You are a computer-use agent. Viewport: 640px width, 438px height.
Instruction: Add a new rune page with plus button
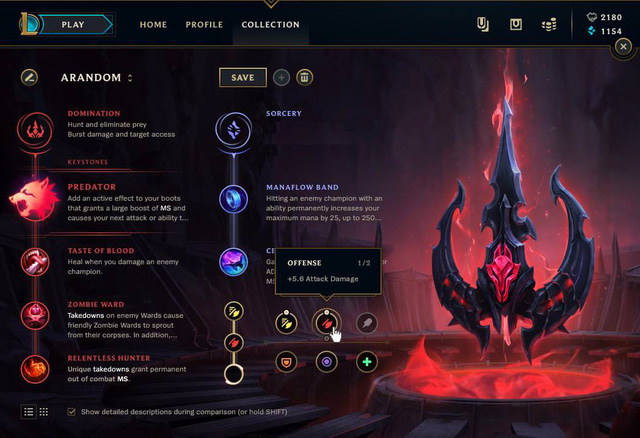281,77
